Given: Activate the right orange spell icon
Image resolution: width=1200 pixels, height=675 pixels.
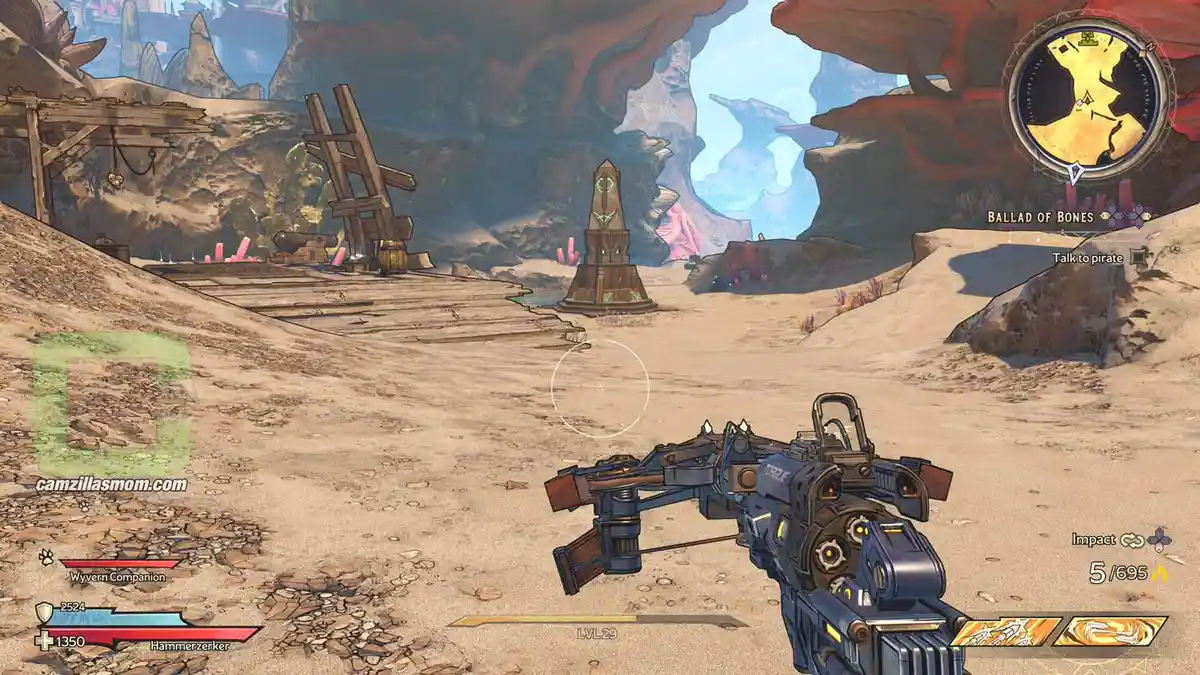Looking at the screenshot, I should pos(1110,631).
